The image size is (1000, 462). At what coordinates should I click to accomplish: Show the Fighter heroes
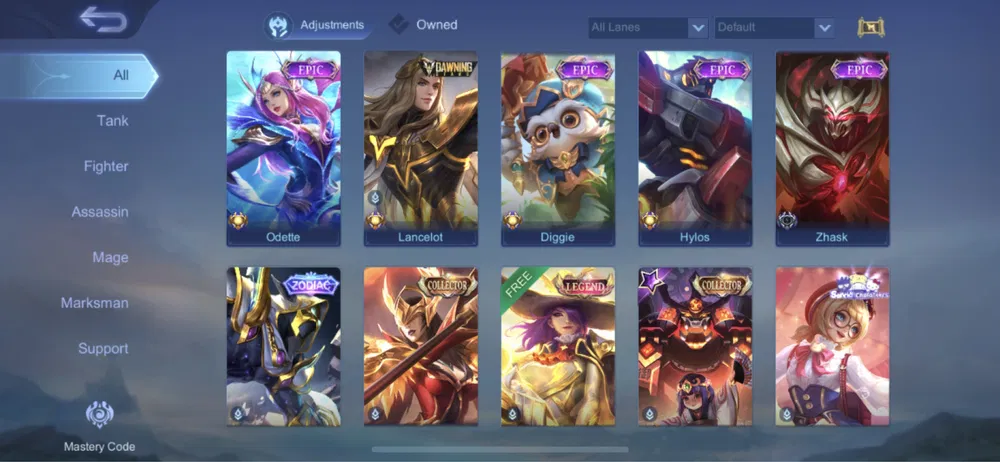point(106,166)
